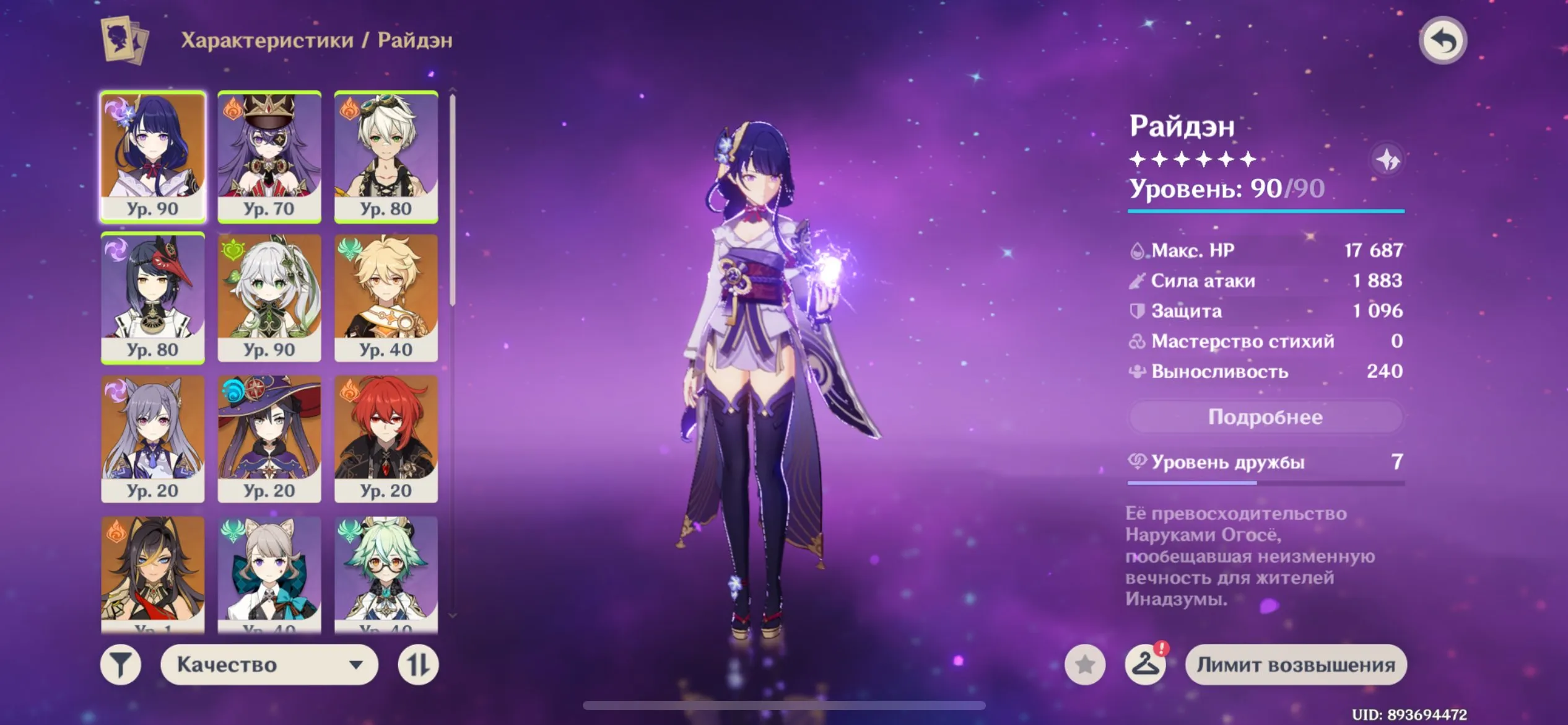Open the Качество sorting dropdown

pyautogui.click(x=269, y=664)
